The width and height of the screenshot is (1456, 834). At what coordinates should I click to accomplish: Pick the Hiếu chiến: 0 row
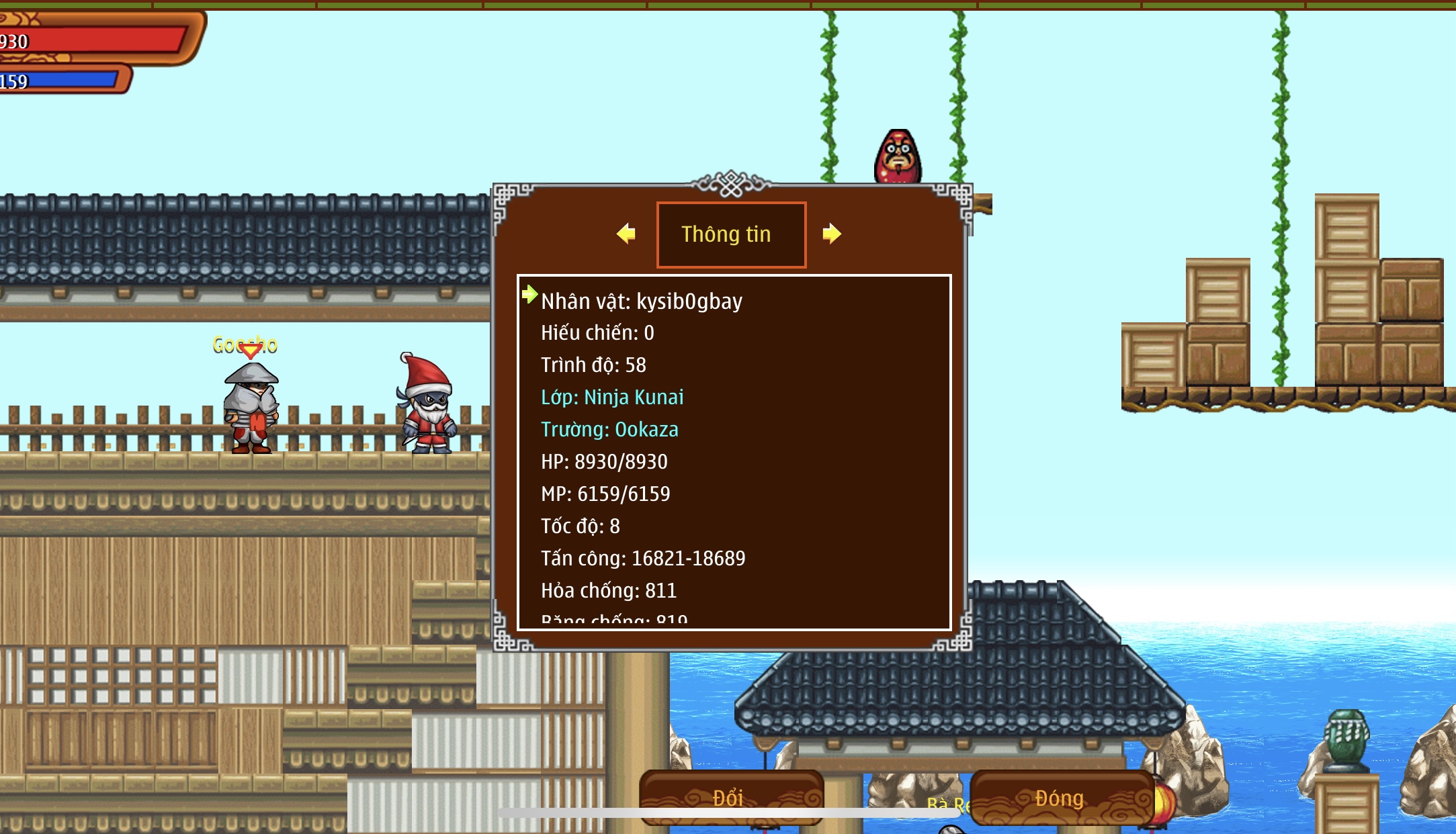(597, 333)
